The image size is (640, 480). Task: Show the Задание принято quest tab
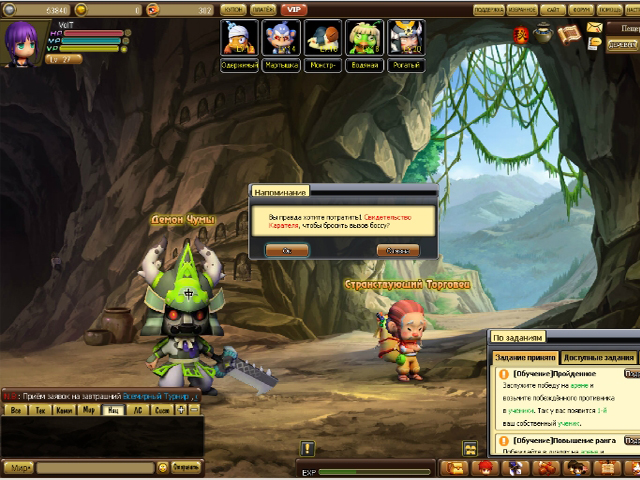tap(526, 358)
